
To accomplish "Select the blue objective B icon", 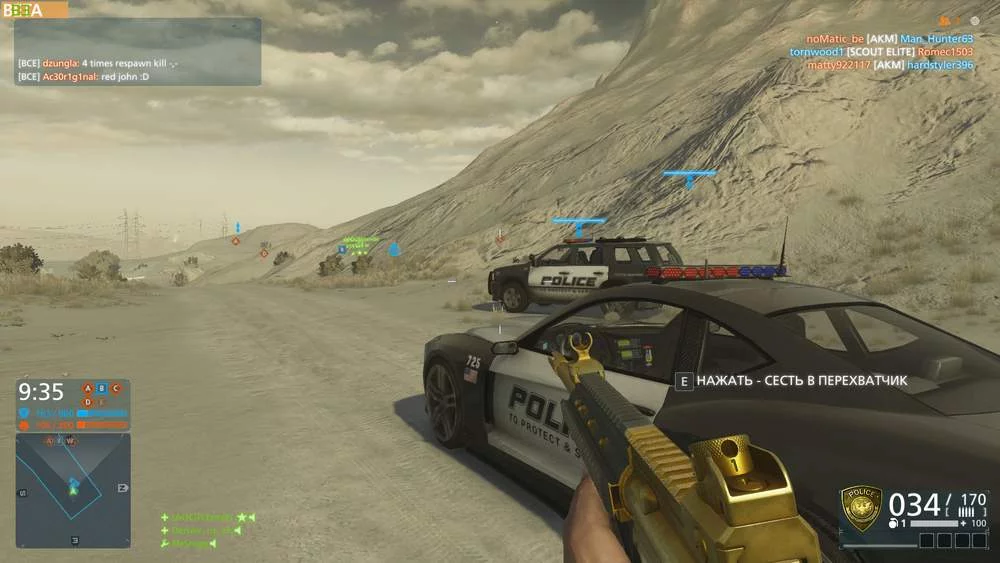I will pyautogui.click(x=101, y=388).
